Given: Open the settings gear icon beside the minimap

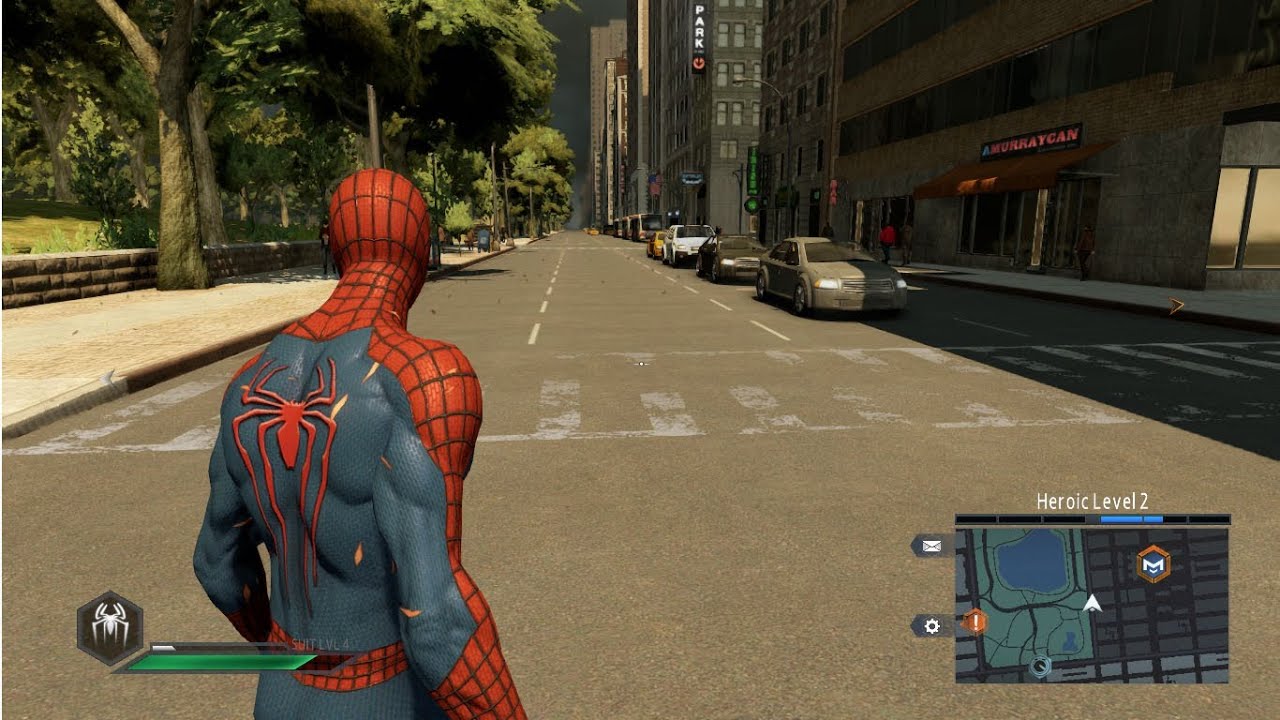Looking at the screenshot, I should [x=931, y=624].
